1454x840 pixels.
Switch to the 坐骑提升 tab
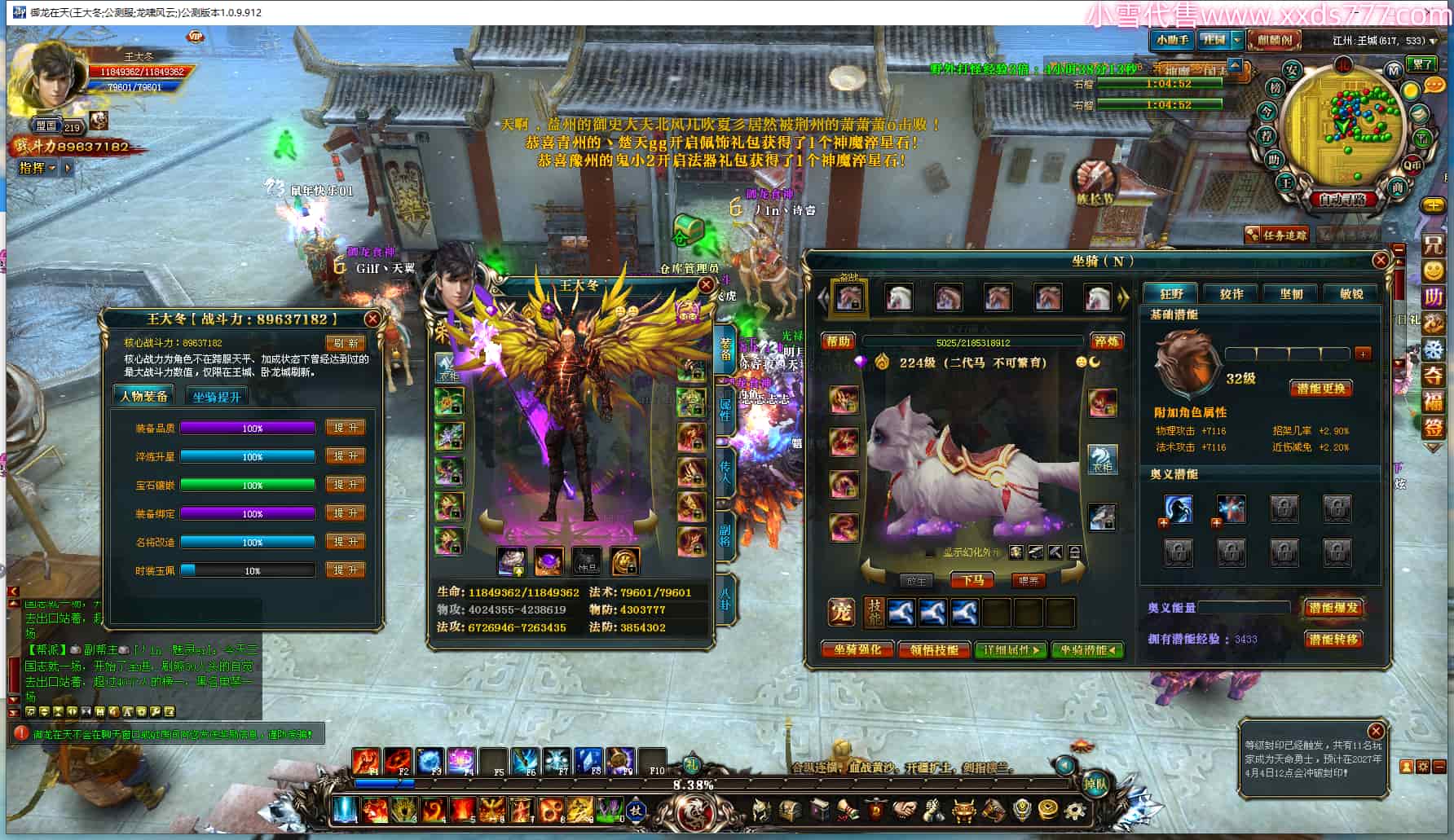[217, 397]
